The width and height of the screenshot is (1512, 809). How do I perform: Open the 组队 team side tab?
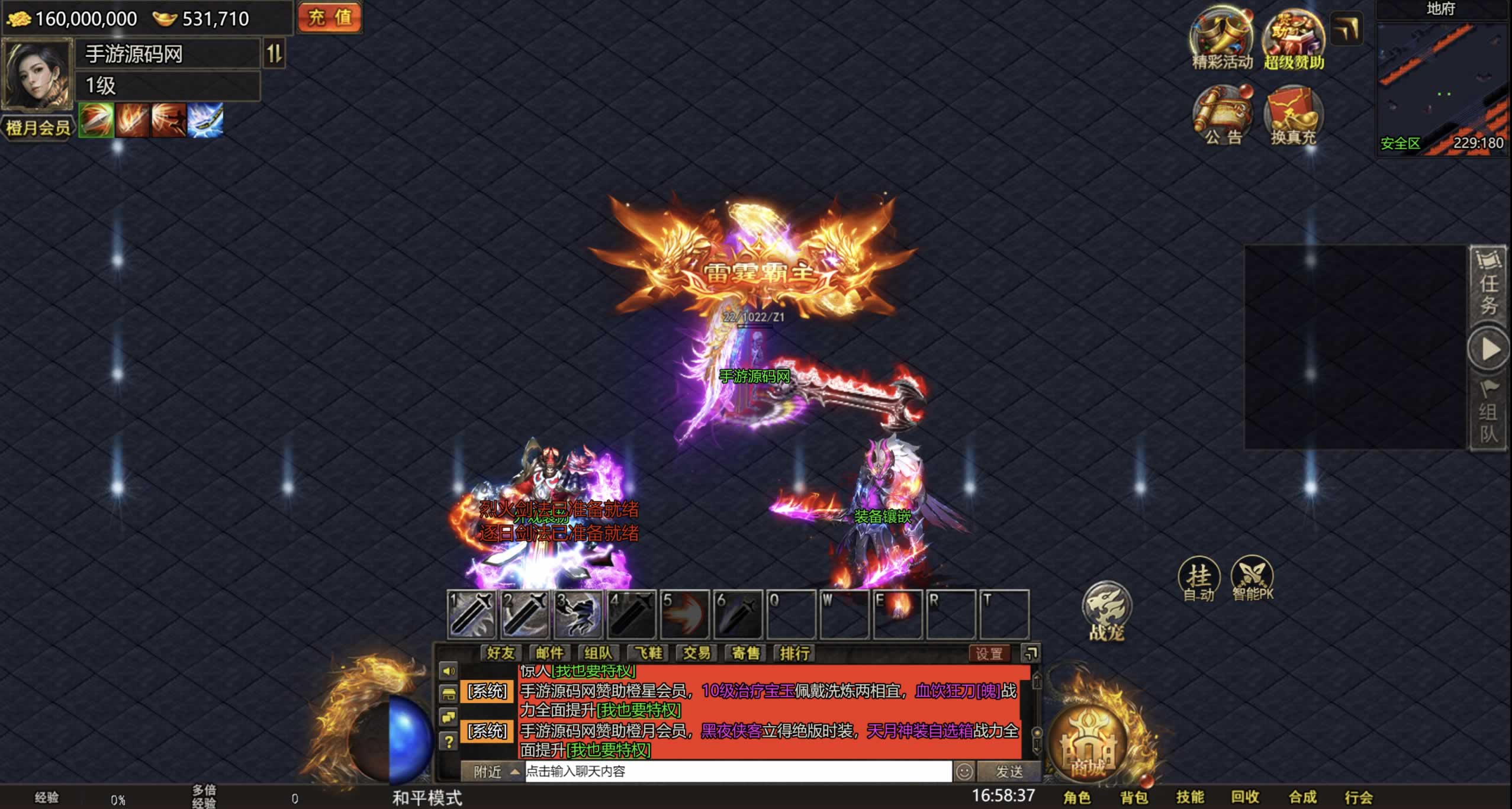pyautogui.click(x=1488, y=413)
